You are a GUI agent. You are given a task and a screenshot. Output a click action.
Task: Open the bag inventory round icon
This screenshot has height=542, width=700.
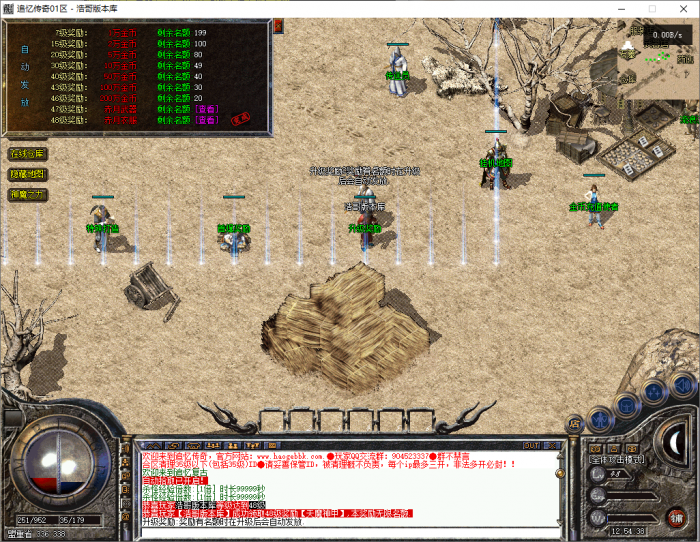click(627, 403)
